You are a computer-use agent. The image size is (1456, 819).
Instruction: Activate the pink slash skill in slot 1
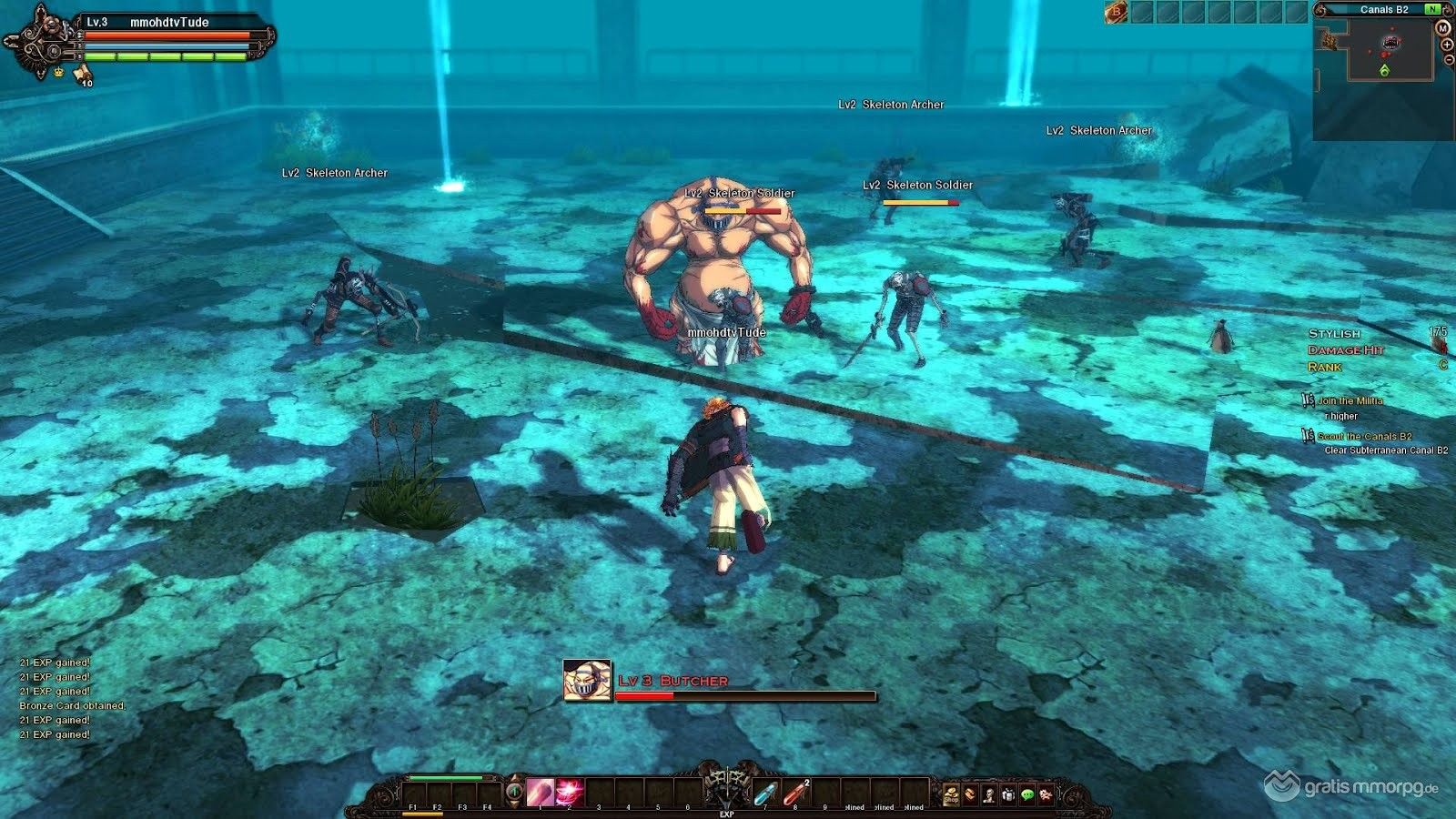click(540, 792)
